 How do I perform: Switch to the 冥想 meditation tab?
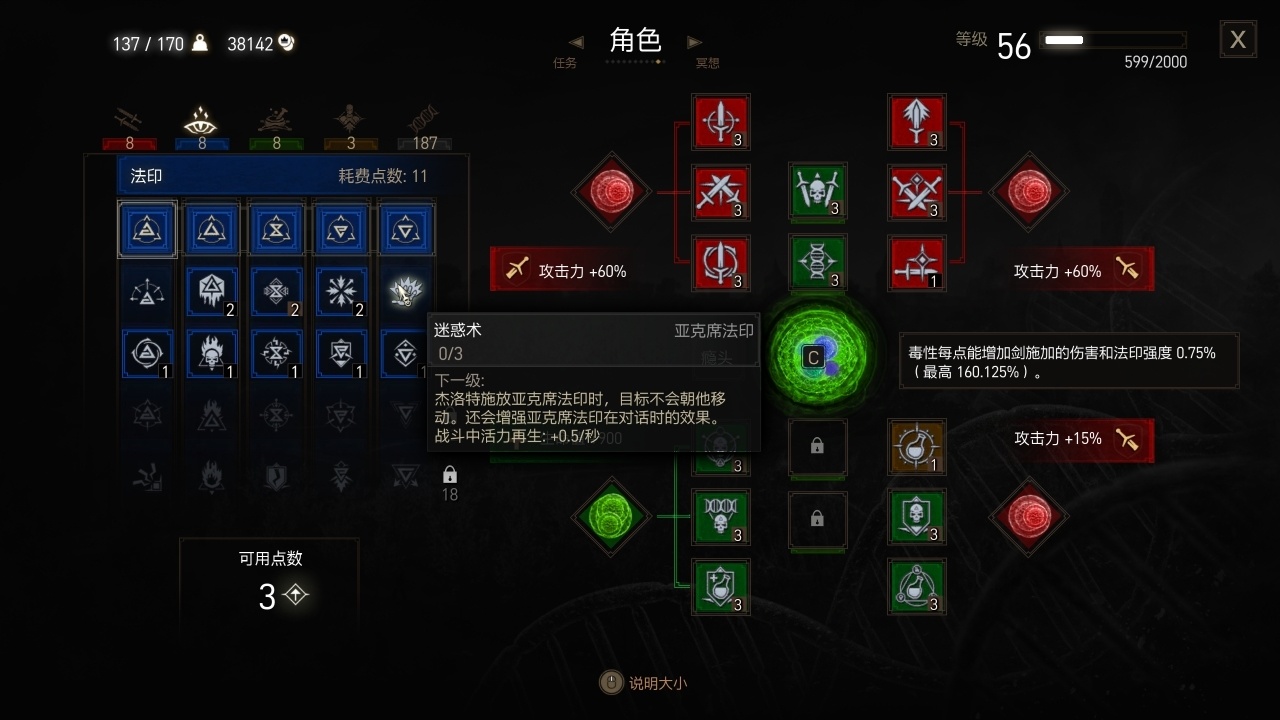point(707,61)
